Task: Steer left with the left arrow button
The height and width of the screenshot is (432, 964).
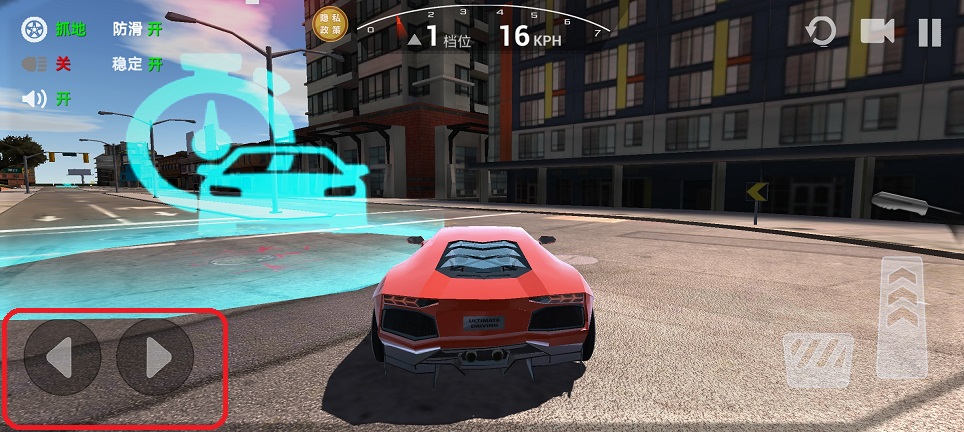Action: (62, 357)
